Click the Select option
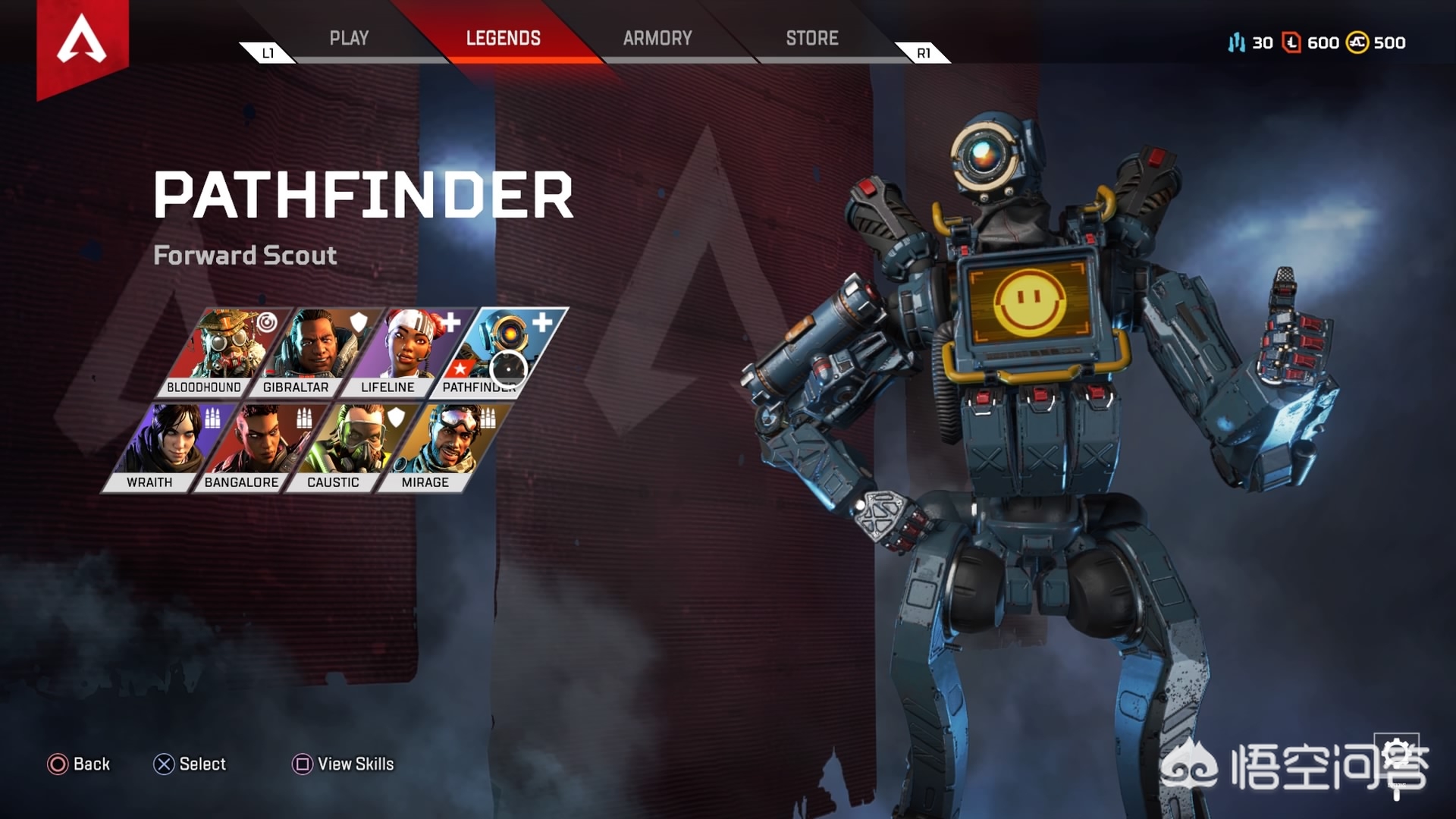This screenshot has width=1456, height=819. click(x=190, y=764)
